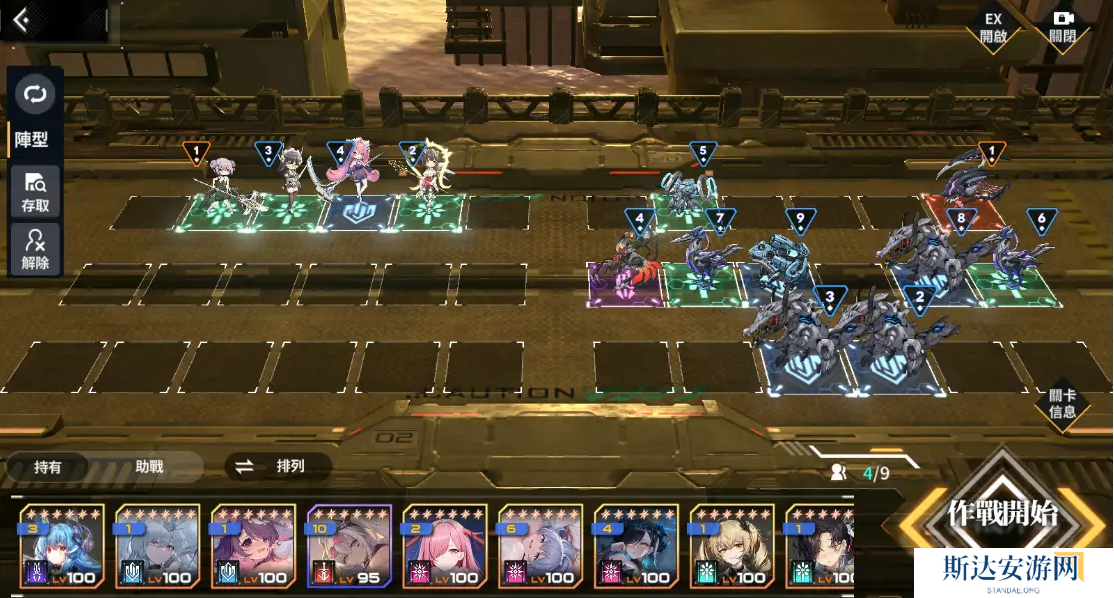Open the 關卡信息 stage info
This screenshot has height=598, width=1114.
pyautogui.click(x=1062, y=404)
